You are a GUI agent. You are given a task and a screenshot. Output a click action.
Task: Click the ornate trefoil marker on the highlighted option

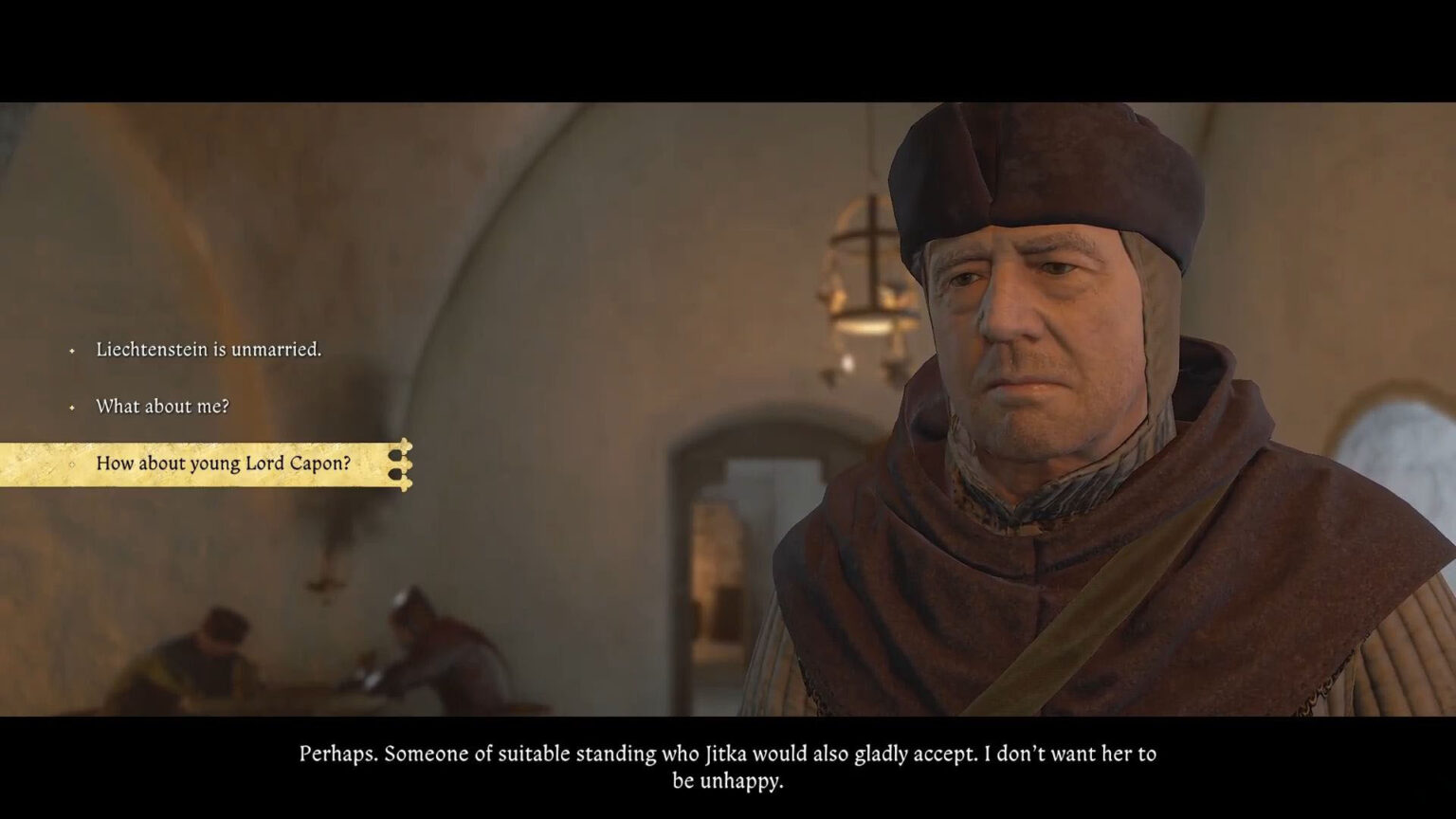tap(401, 464)
